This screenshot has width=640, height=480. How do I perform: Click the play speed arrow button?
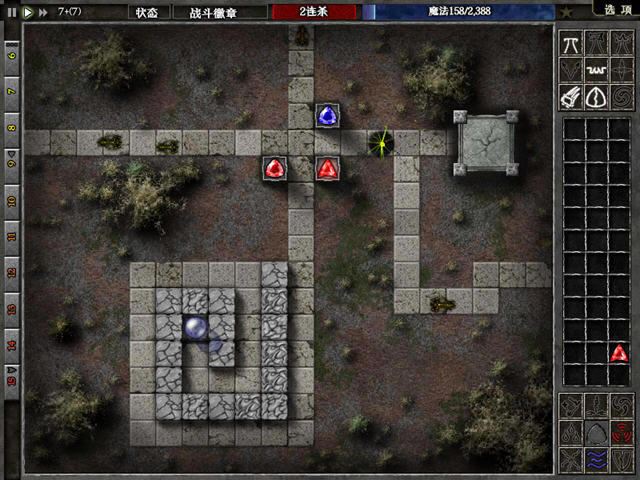point(28,12)
